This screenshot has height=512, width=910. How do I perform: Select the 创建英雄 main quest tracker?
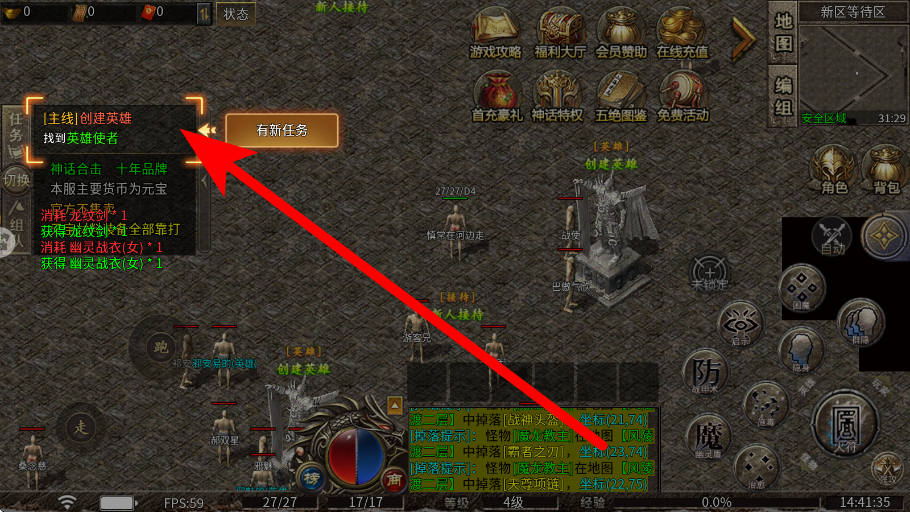pyautogui.click(x=112, y=127)
